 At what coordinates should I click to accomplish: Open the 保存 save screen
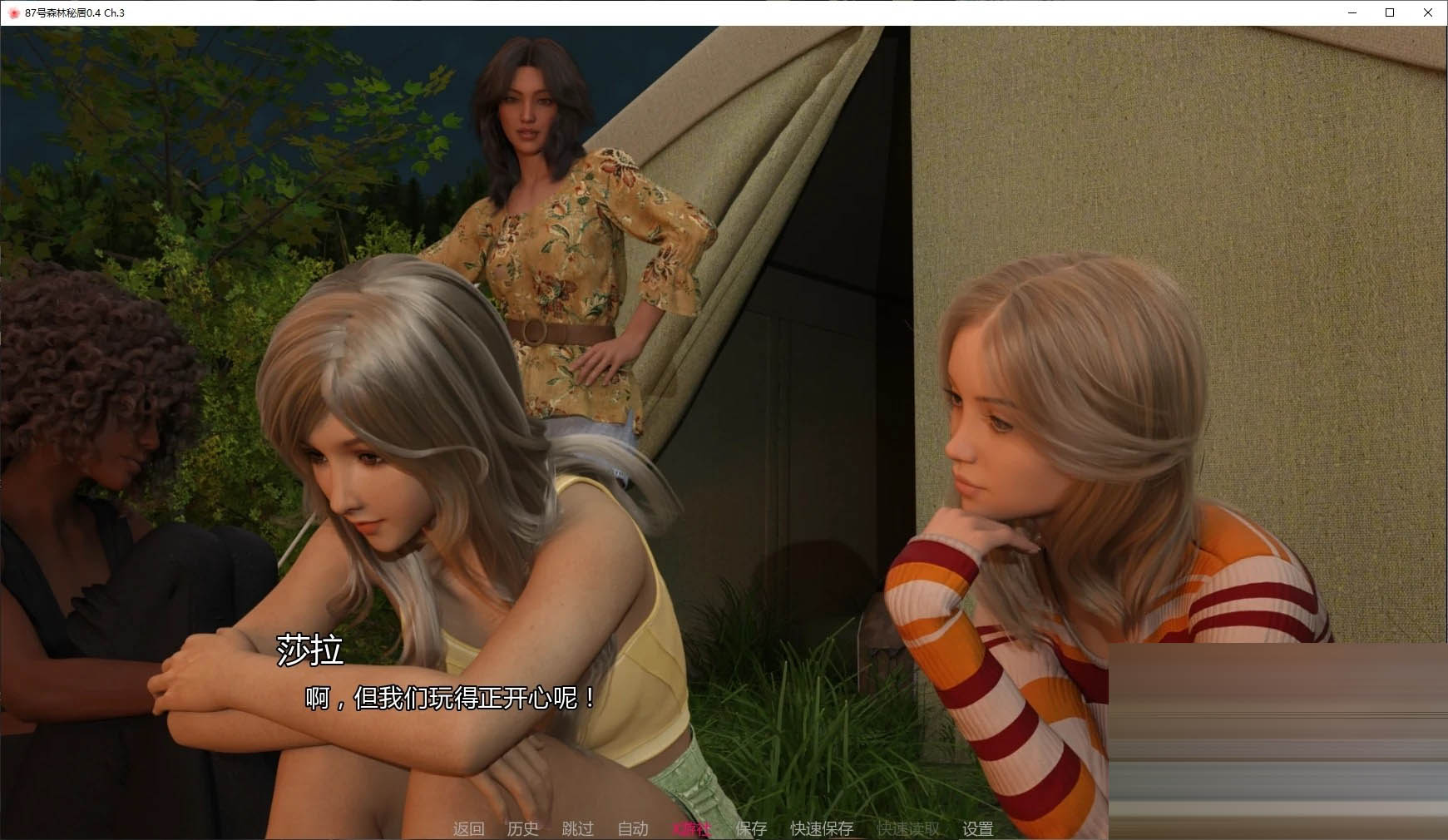point(749,828)
